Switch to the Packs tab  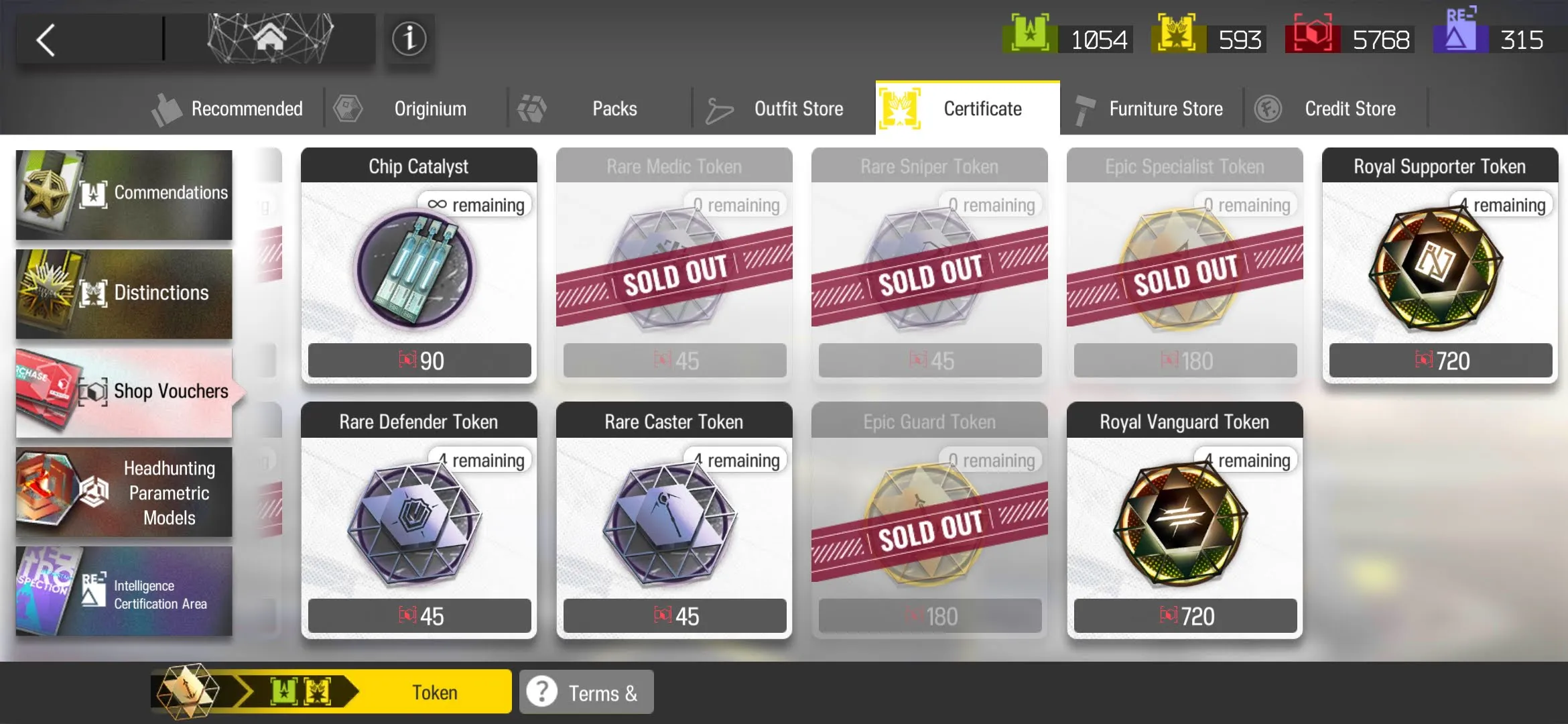598,109
